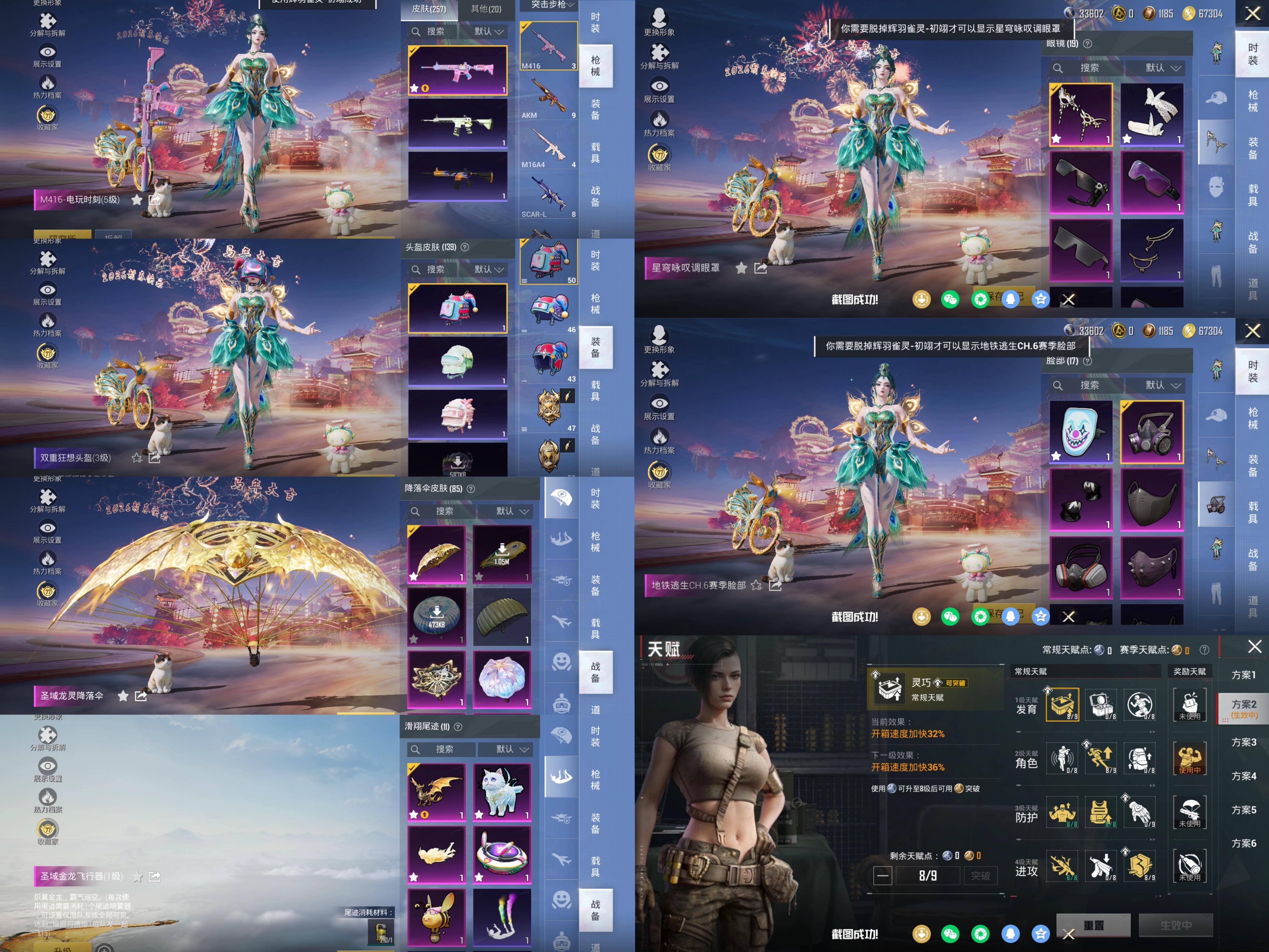Switch to talent plan 方案1
The image size is (1269, 952).
(x=1243, y=675)
